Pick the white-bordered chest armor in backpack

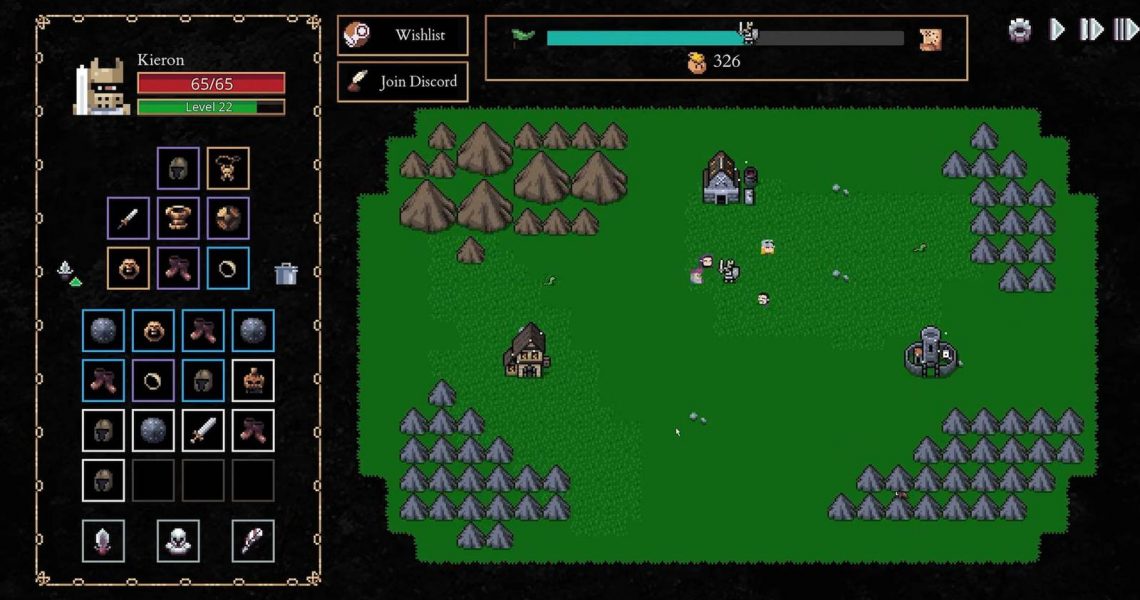pyautogui.click(x=253, y=381)
